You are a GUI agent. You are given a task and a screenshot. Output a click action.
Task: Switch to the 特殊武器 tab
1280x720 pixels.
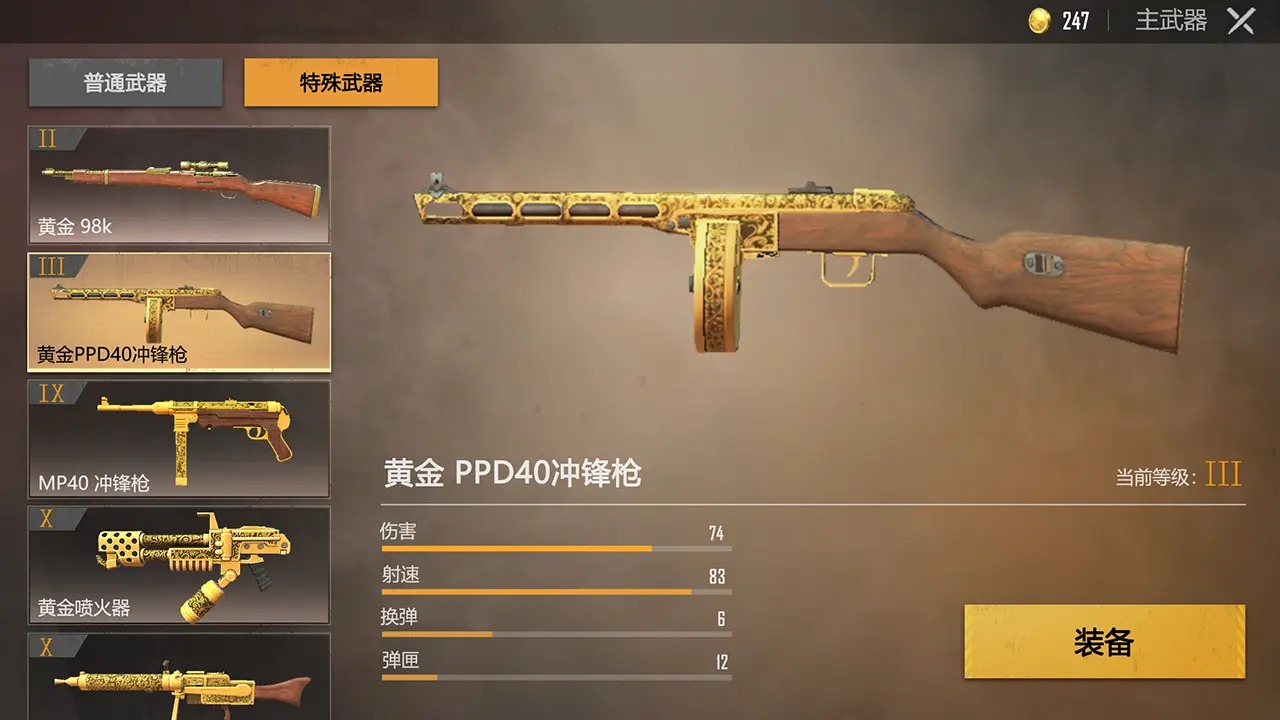(x=339, y=84)
